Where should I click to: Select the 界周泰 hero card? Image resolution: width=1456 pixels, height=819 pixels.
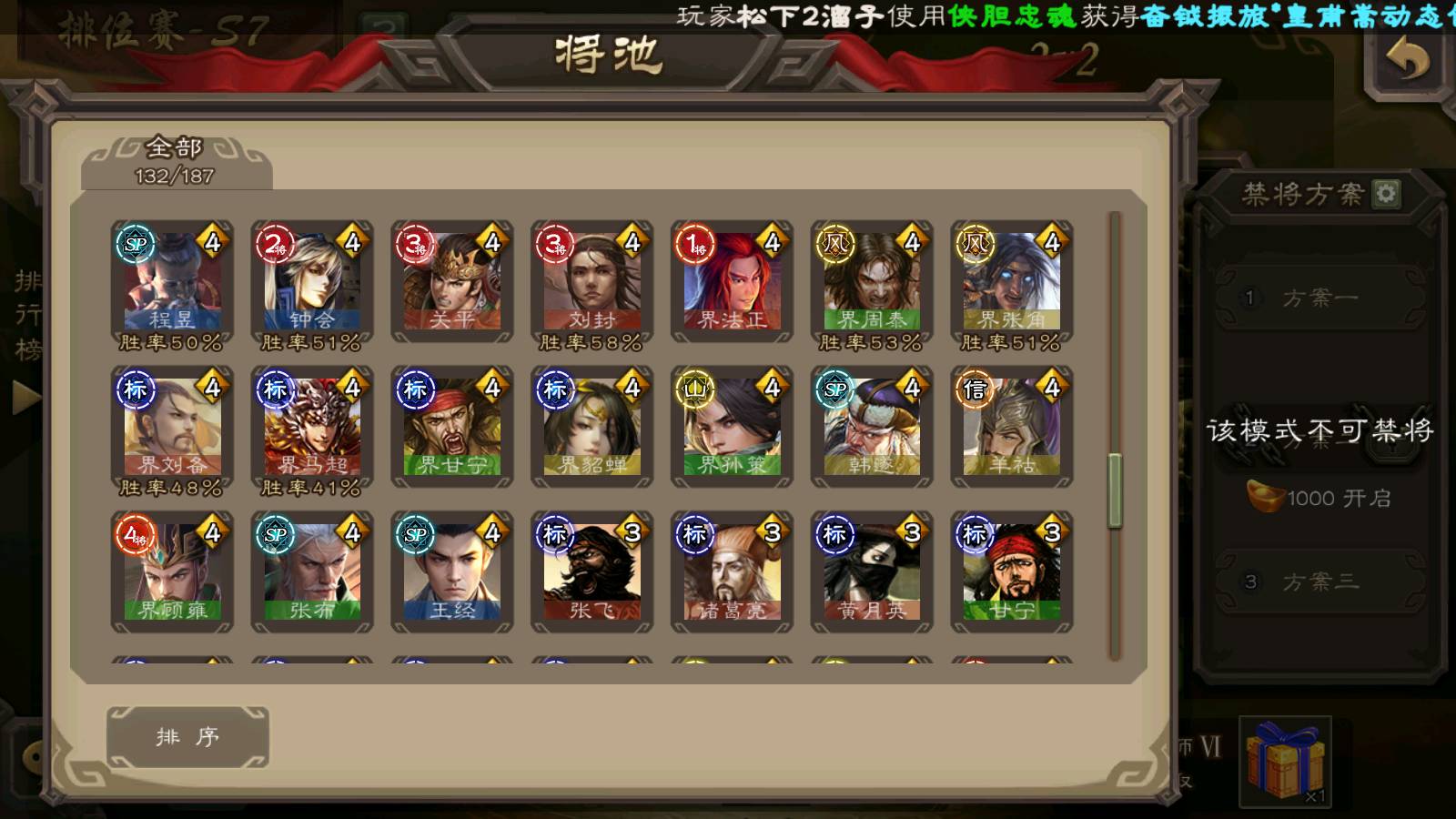click(872, 282)
